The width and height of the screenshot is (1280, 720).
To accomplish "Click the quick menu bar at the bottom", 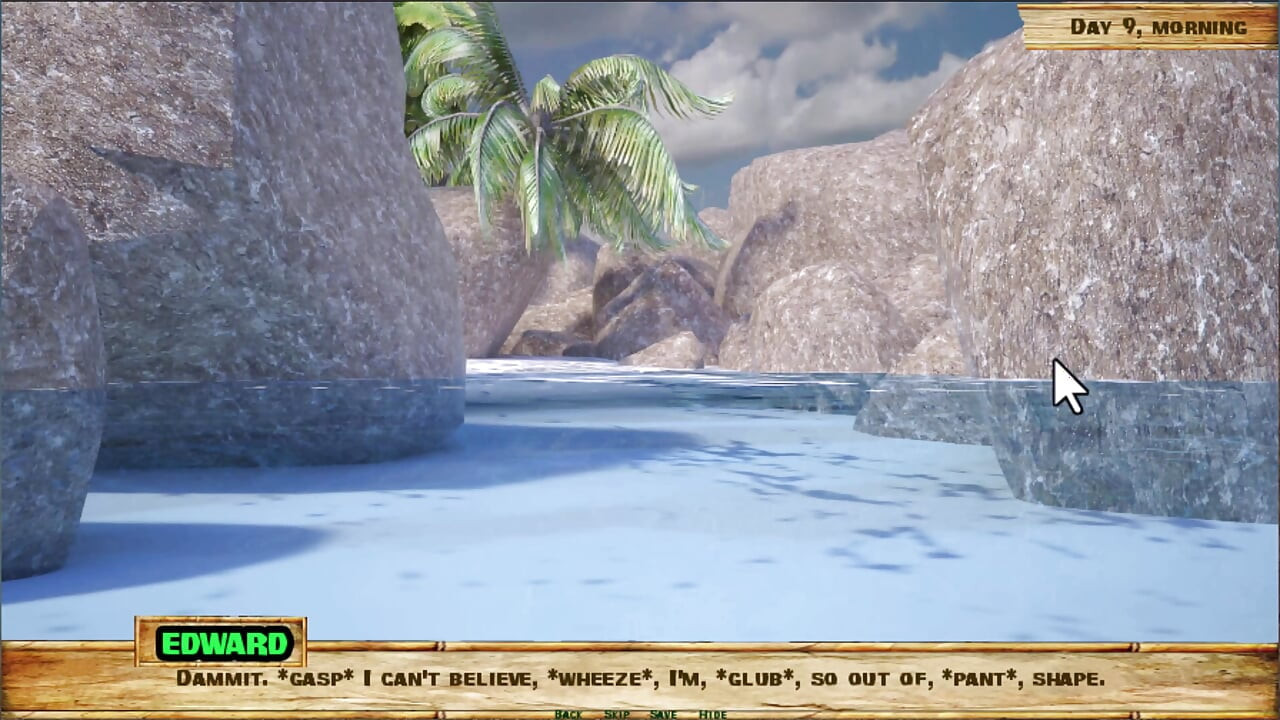I will coord(640,714).
